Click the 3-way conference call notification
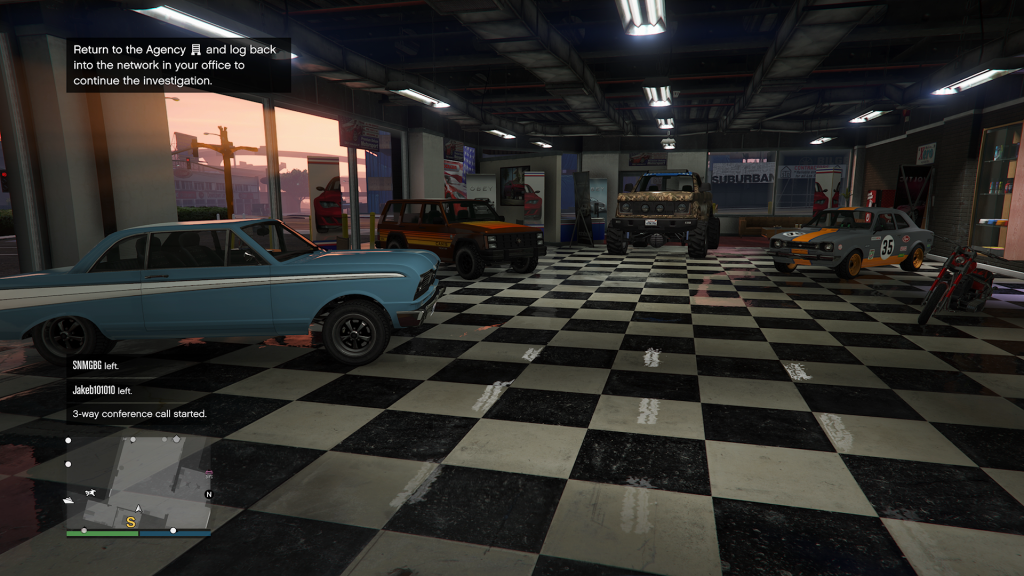1024x576 pixels. click(139, 413)
